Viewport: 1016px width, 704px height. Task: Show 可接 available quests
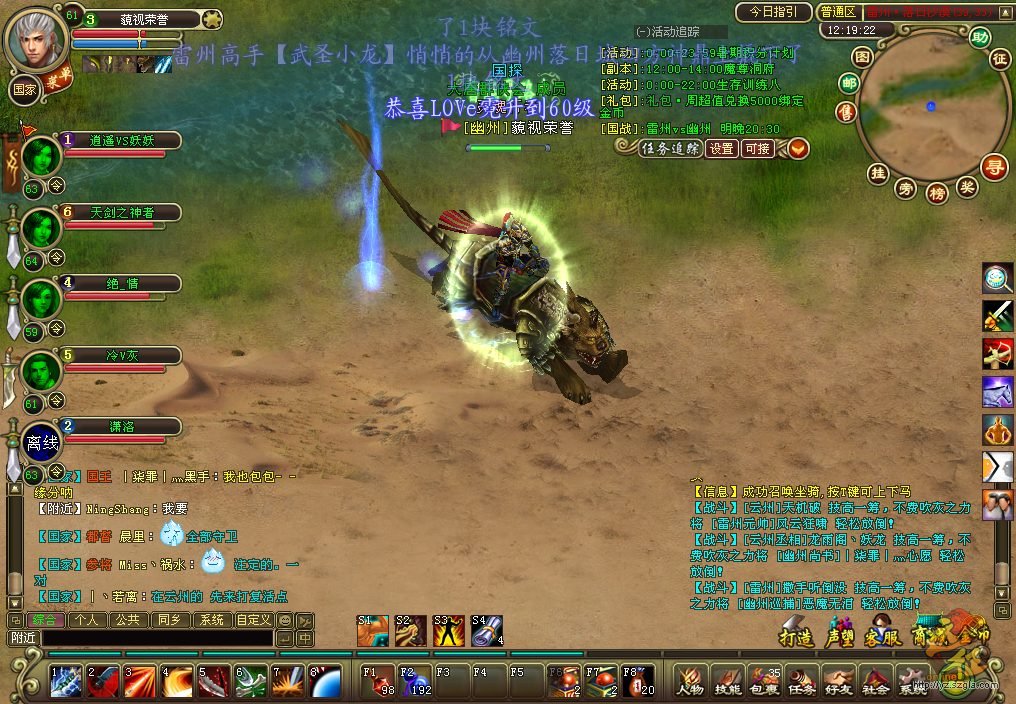[757, 148]
